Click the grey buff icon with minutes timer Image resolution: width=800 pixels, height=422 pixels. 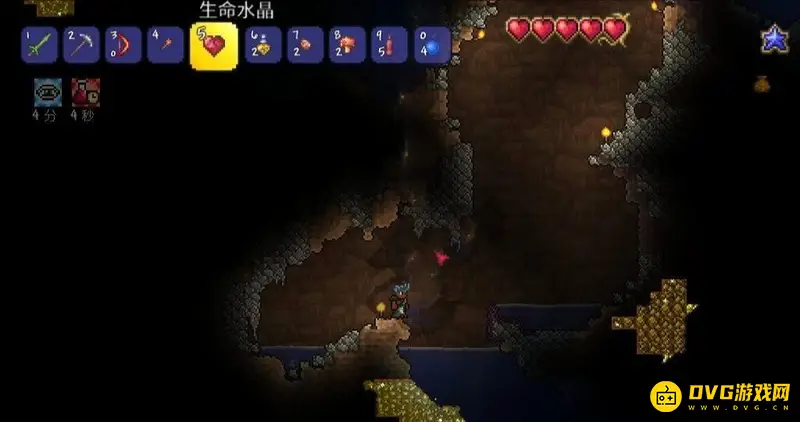click(x=47, y=92)
